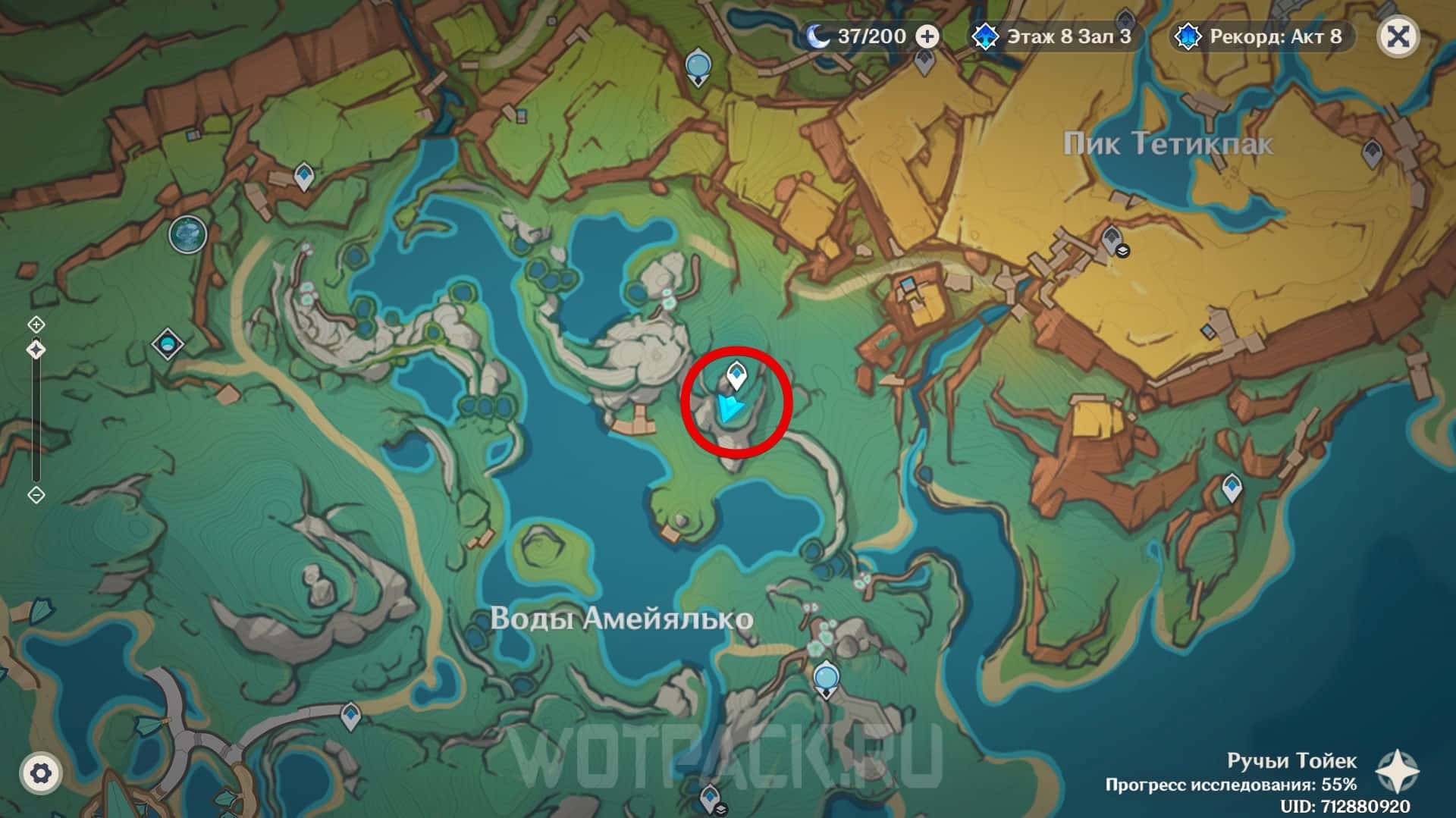Click the map zoom slider handle
The image size is (1456, 818).
(36, 349)
